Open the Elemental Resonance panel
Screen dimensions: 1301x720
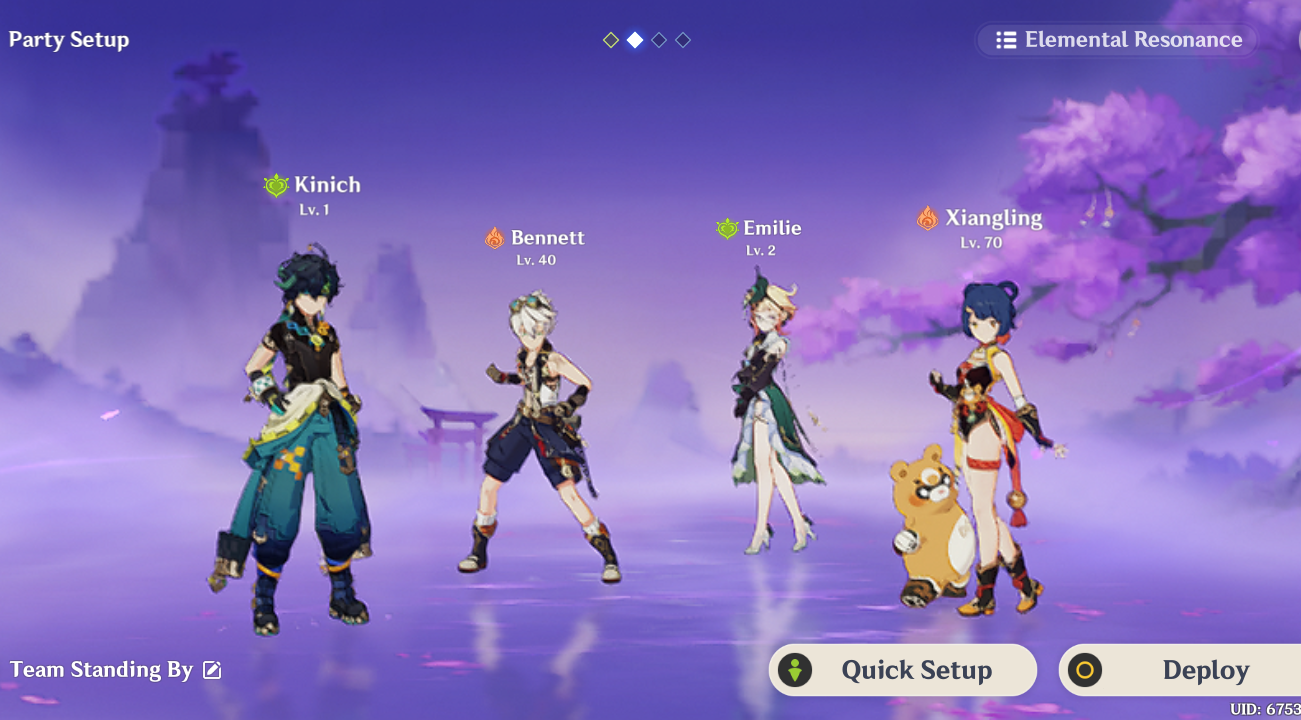[x=1115, y=40]
